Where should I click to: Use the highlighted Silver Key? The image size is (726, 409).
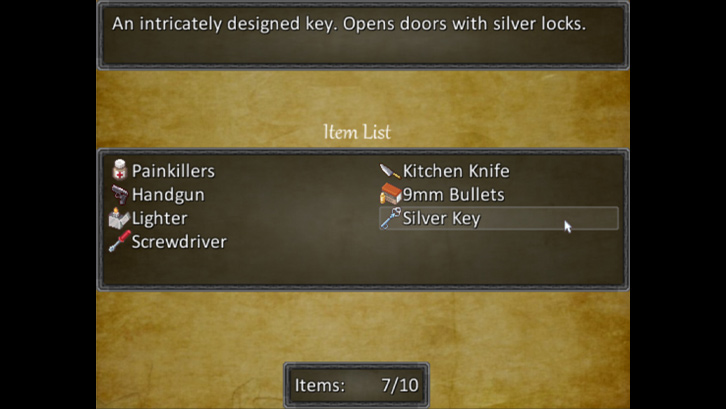pyautogui.click(x=441, y=218)
